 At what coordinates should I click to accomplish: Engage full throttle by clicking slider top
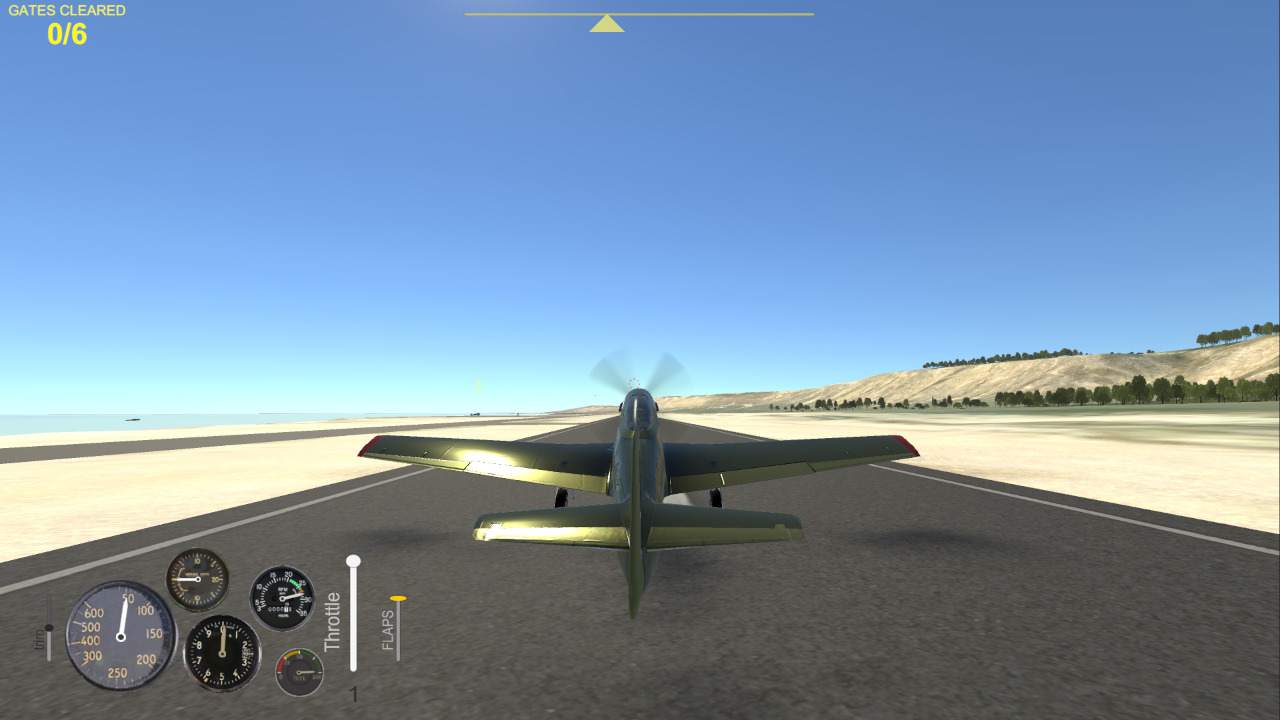point(352,563)
